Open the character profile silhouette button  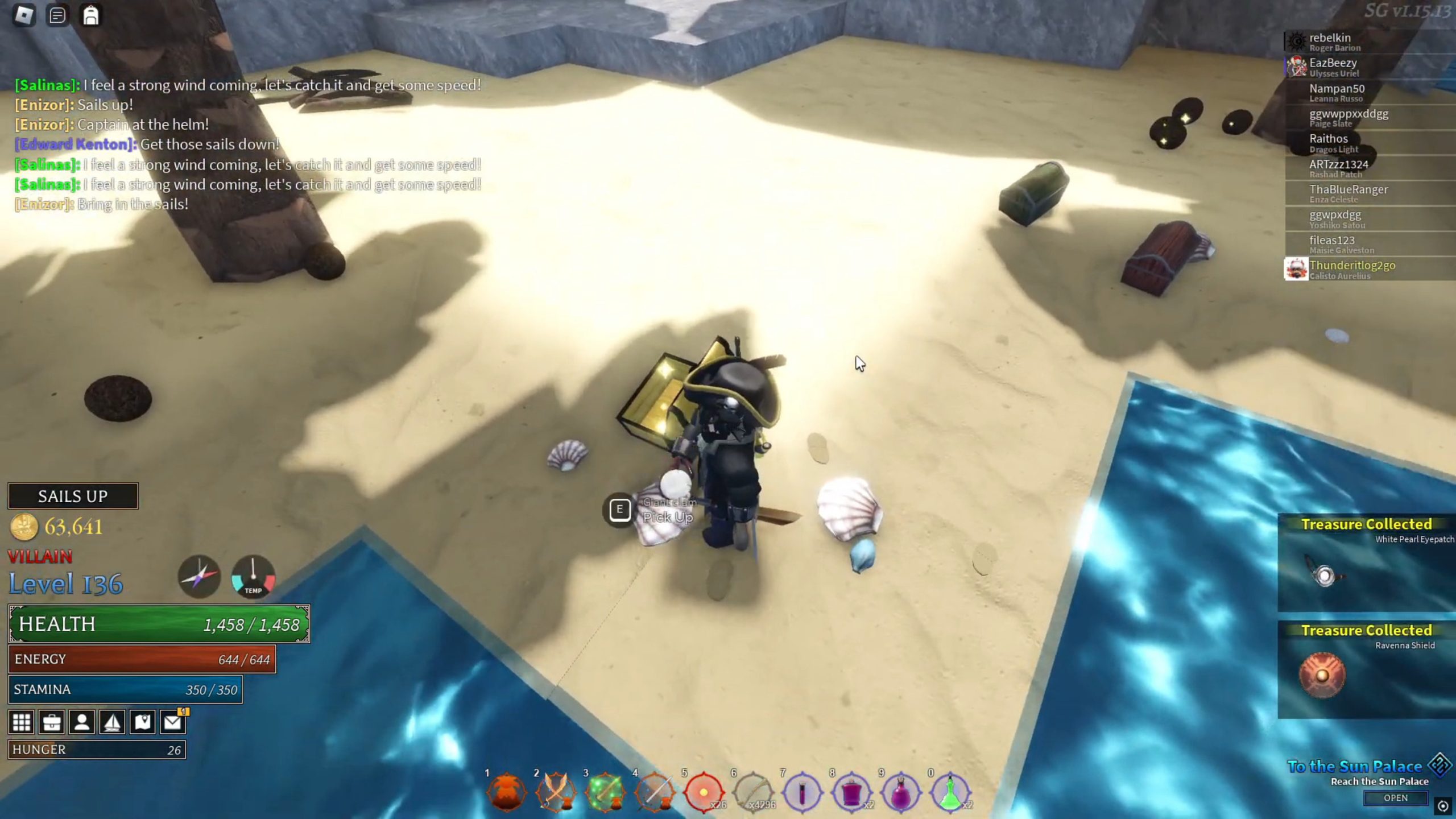[x=82, y=722]
